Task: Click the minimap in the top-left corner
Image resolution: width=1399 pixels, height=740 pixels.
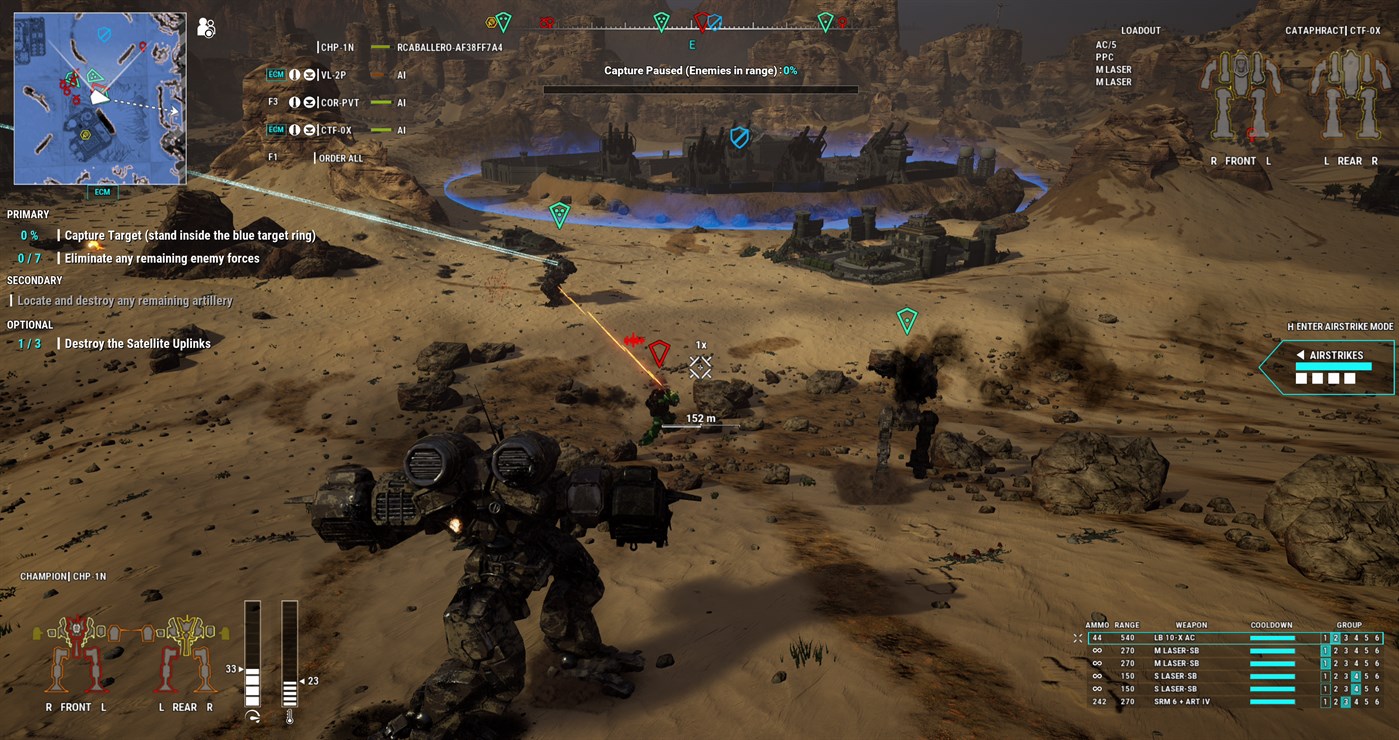Action: click(x=100, y=97)
